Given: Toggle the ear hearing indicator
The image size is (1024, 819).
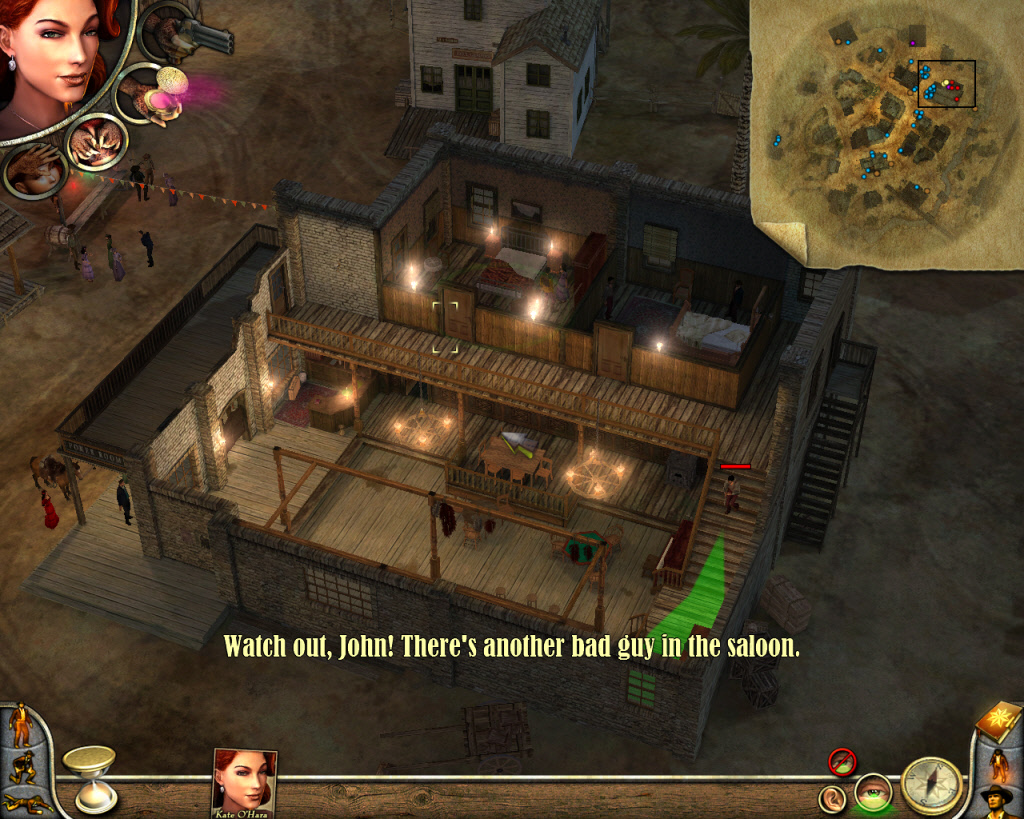Looking at the screenshot, I should point(832,797).
